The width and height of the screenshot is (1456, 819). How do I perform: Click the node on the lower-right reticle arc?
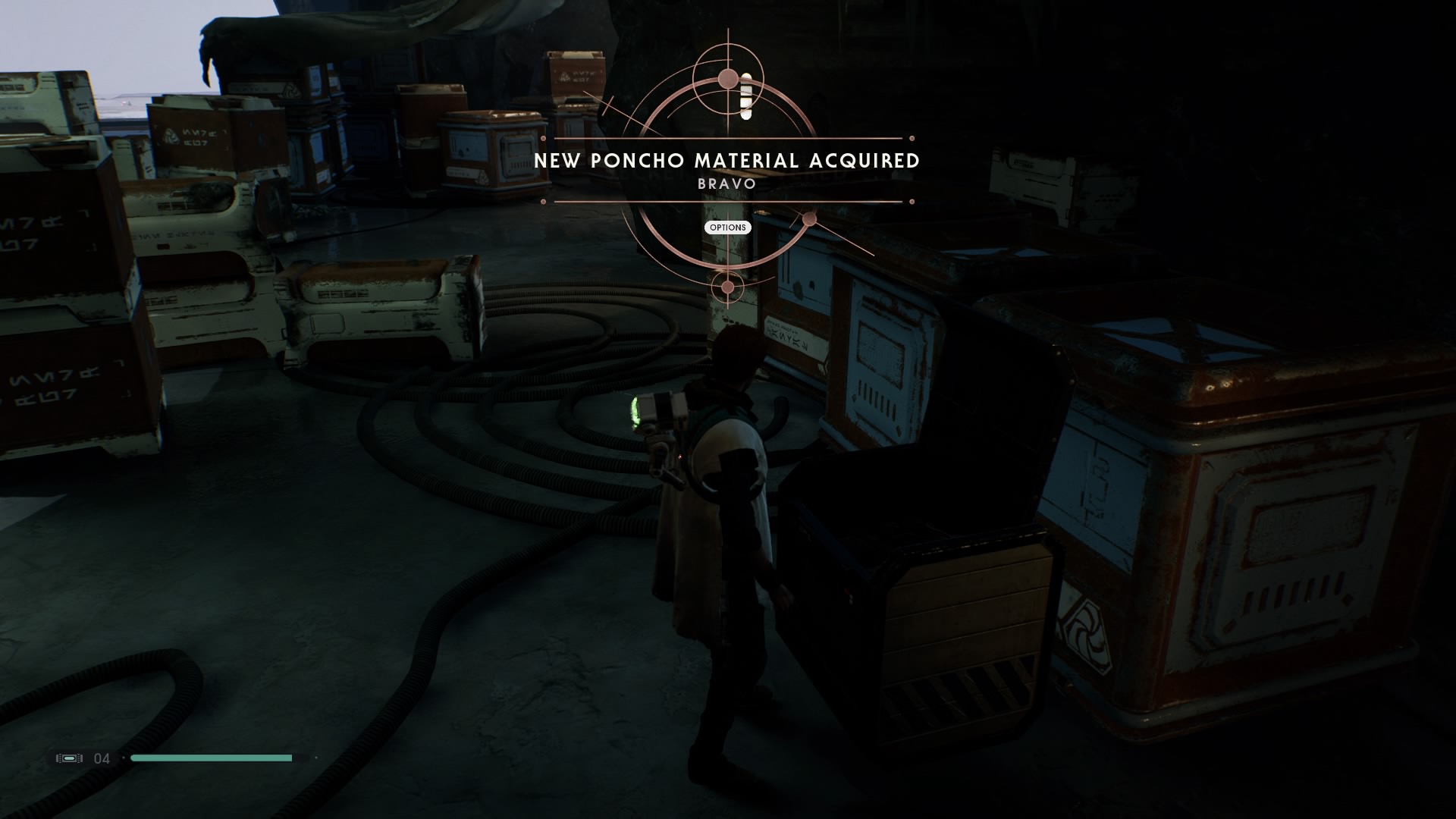(808, 218)
